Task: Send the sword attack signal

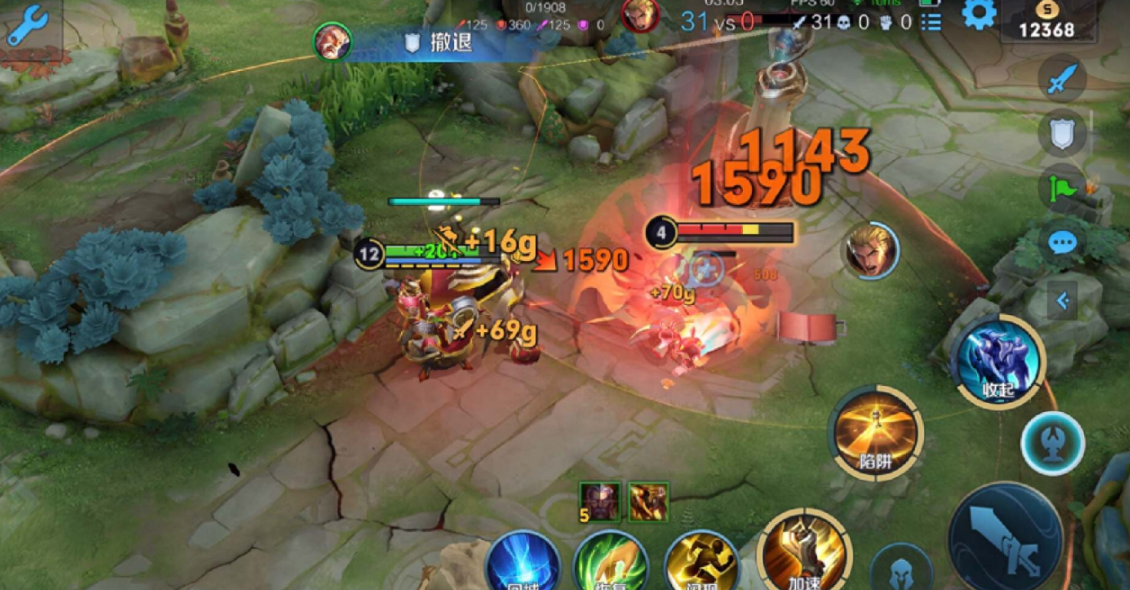Action: tap(1061, 78)
